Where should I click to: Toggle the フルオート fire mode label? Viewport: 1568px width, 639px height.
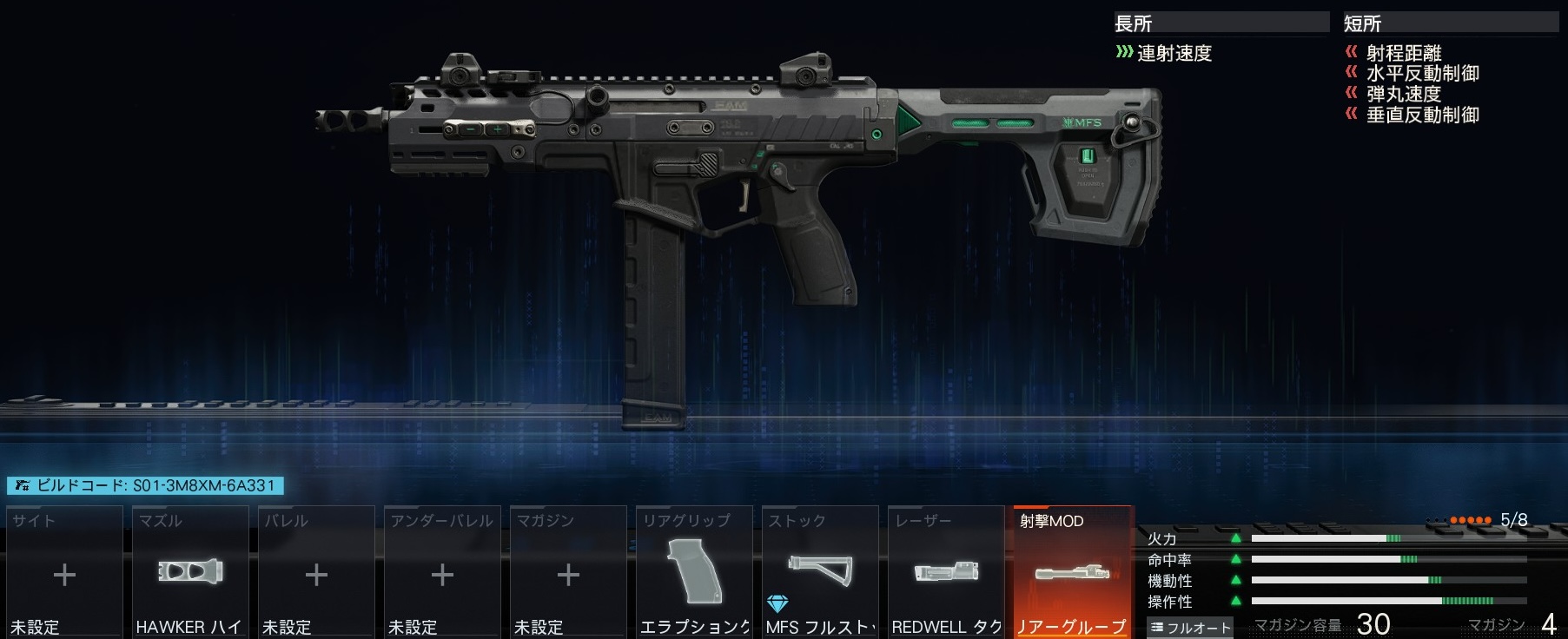1189,627
